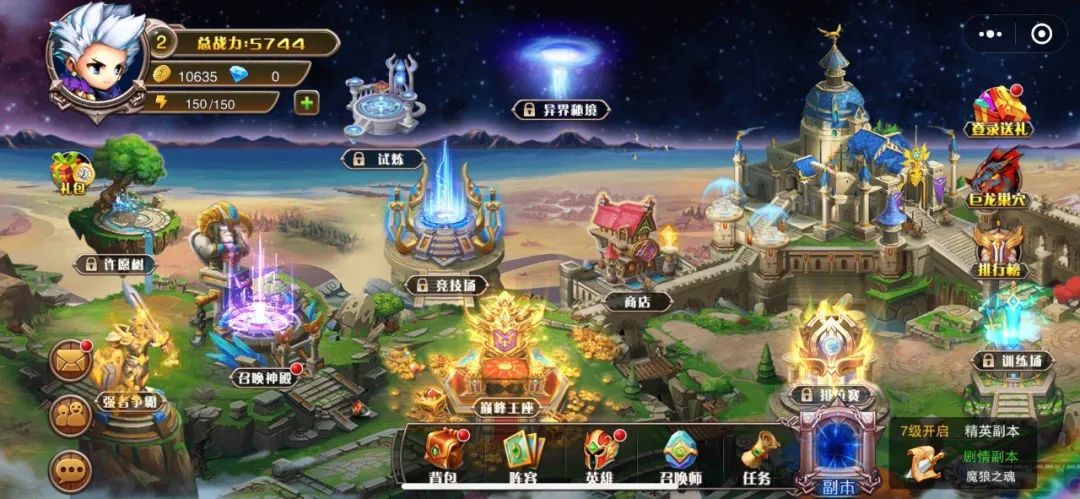Open the 阵容 lineup menu
1080x499 pixels.
[522, 455]
